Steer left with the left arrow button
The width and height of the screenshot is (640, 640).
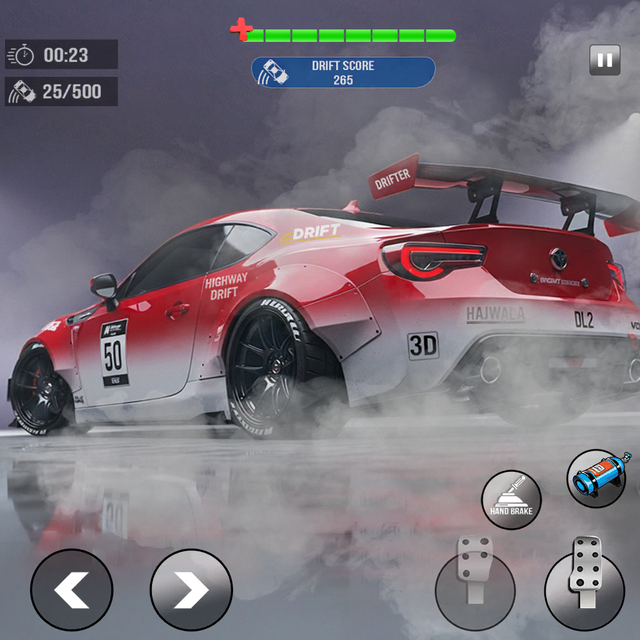(71, 590)
